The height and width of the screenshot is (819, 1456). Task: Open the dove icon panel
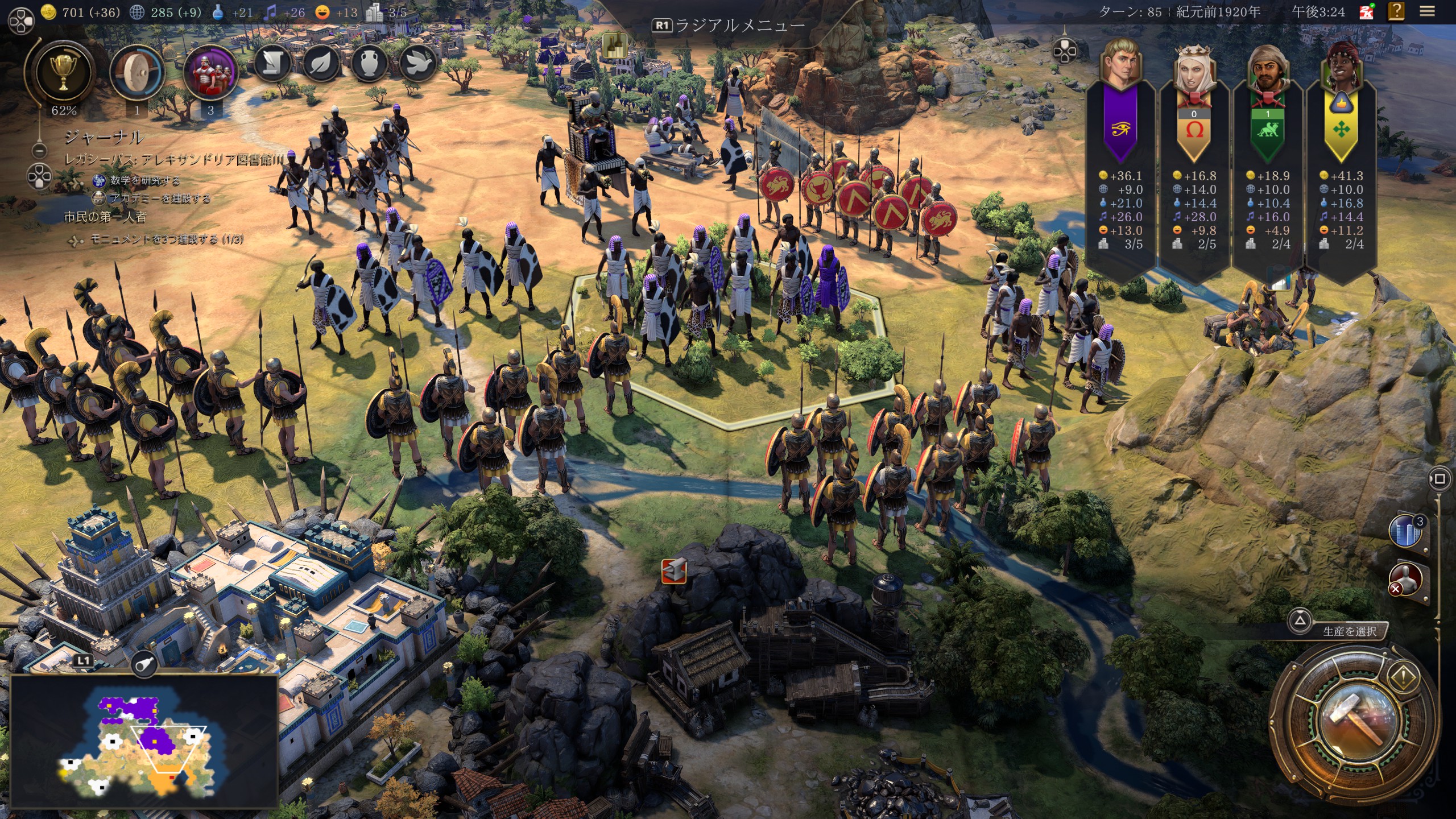(419, 63)
